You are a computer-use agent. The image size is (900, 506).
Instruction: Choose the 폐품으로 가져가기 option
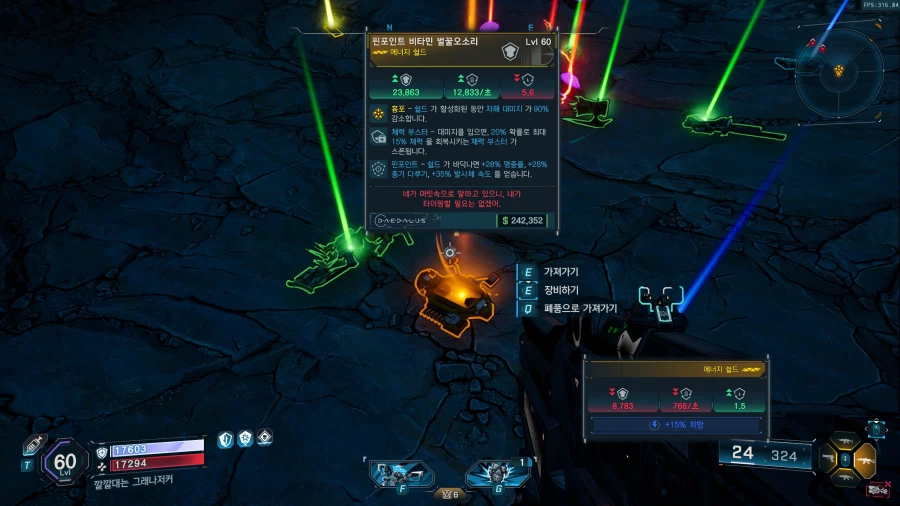579,309
